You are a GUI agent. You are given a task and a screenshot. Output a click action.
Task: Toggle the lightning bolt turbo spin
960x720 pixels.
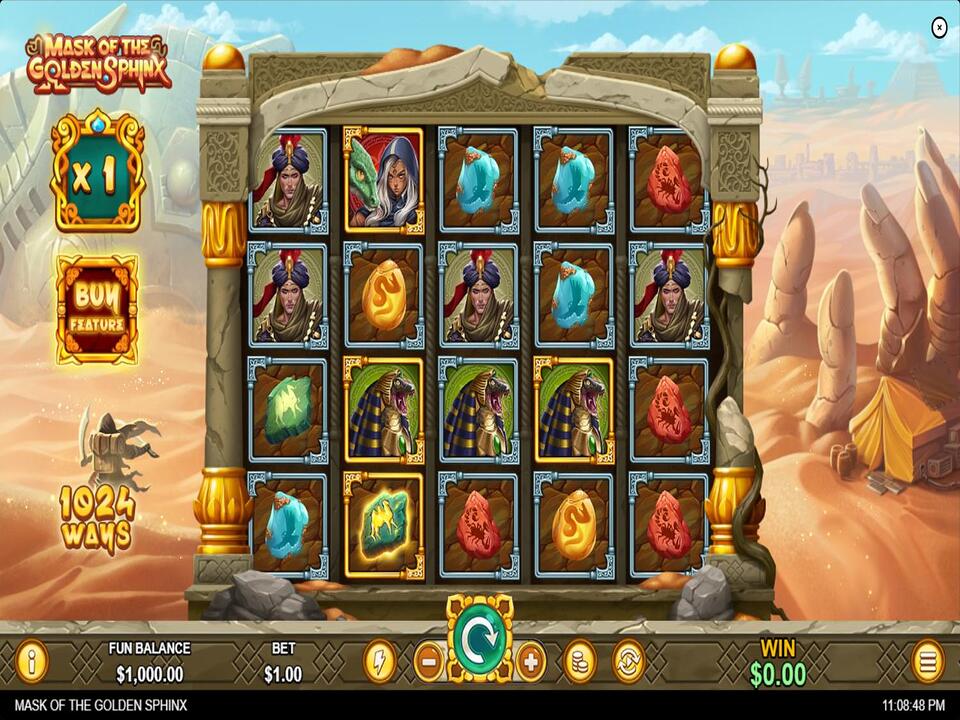[x=379, y=661]
